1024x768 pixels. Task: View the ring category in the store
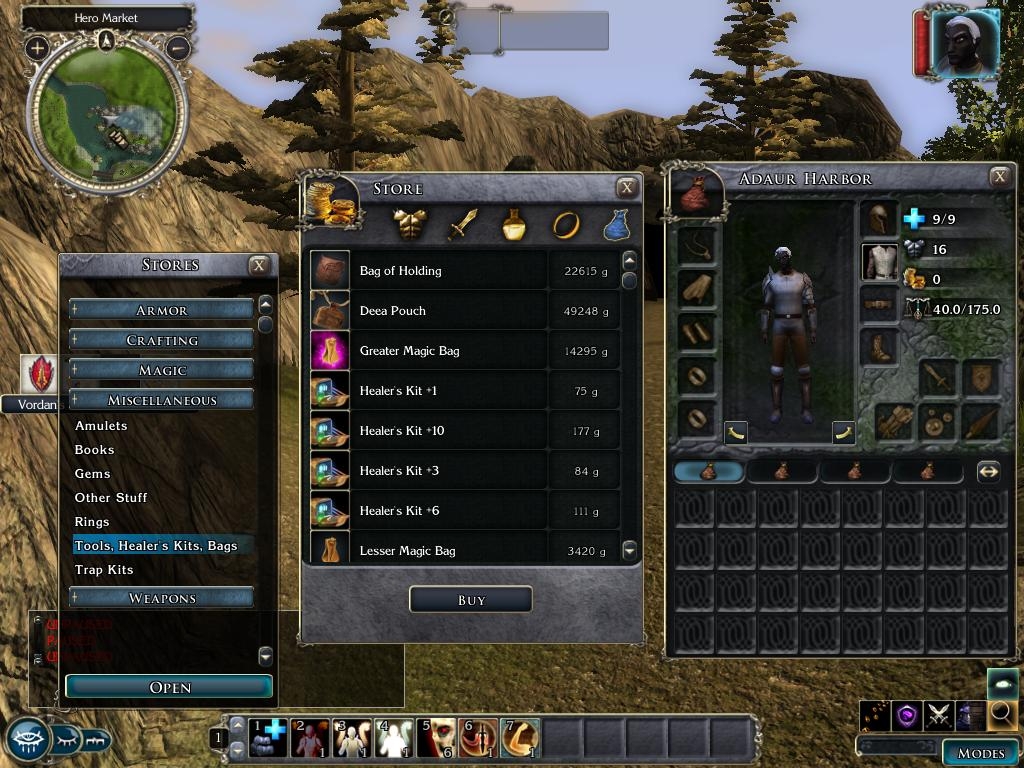pos(566,225)
